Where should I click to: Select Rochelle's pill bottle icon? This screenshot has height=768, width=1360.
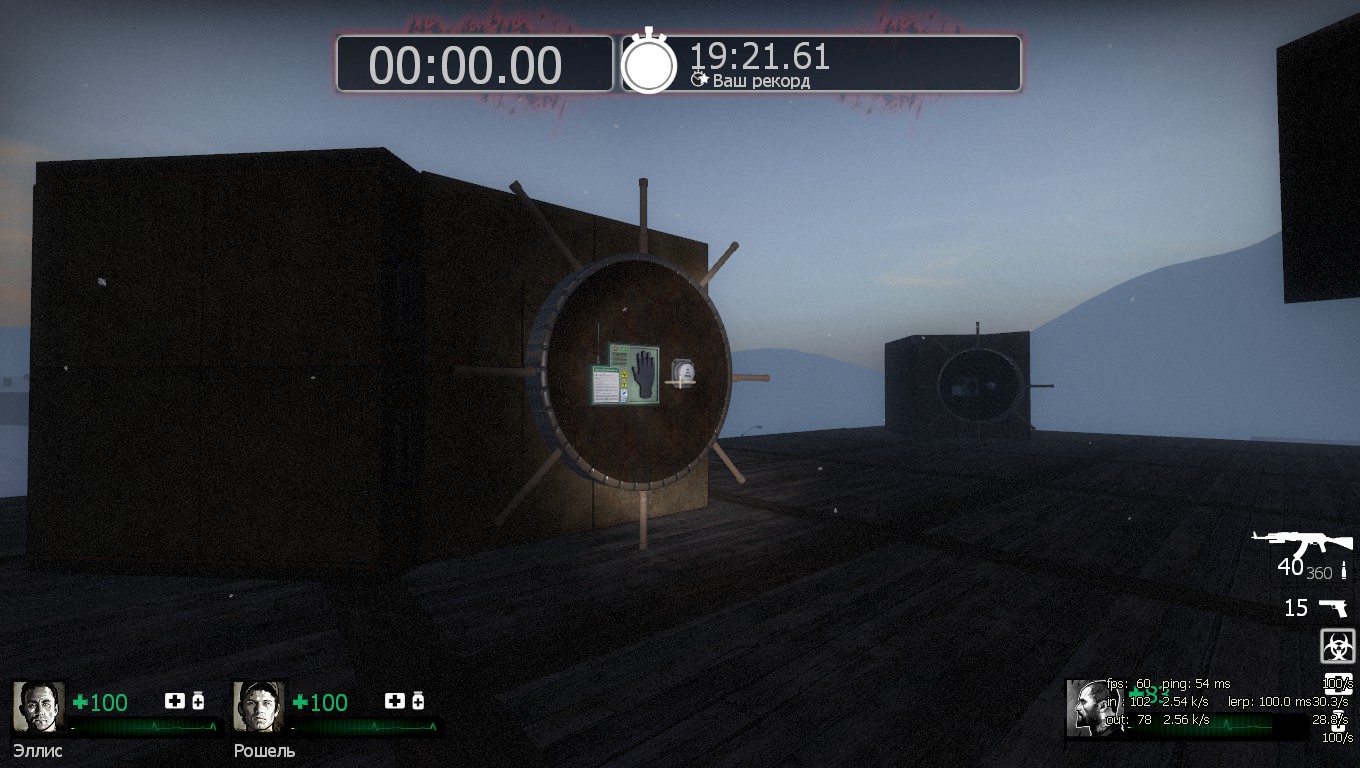click(418, 701)
